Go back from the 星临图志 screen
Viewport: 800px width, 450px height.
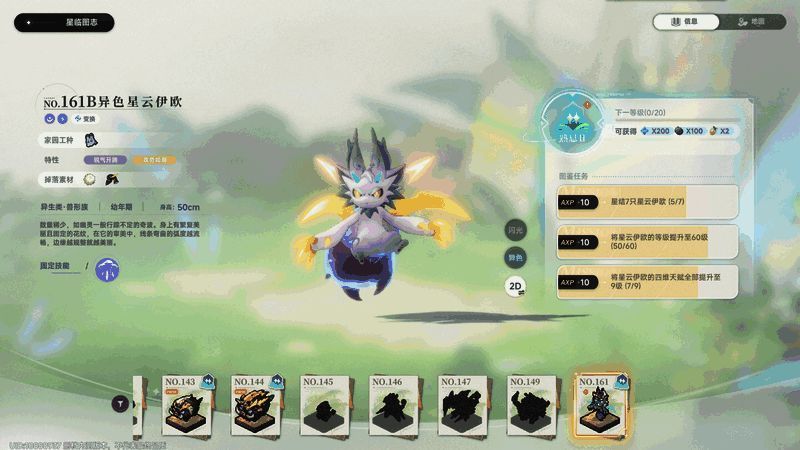(30, 22)
